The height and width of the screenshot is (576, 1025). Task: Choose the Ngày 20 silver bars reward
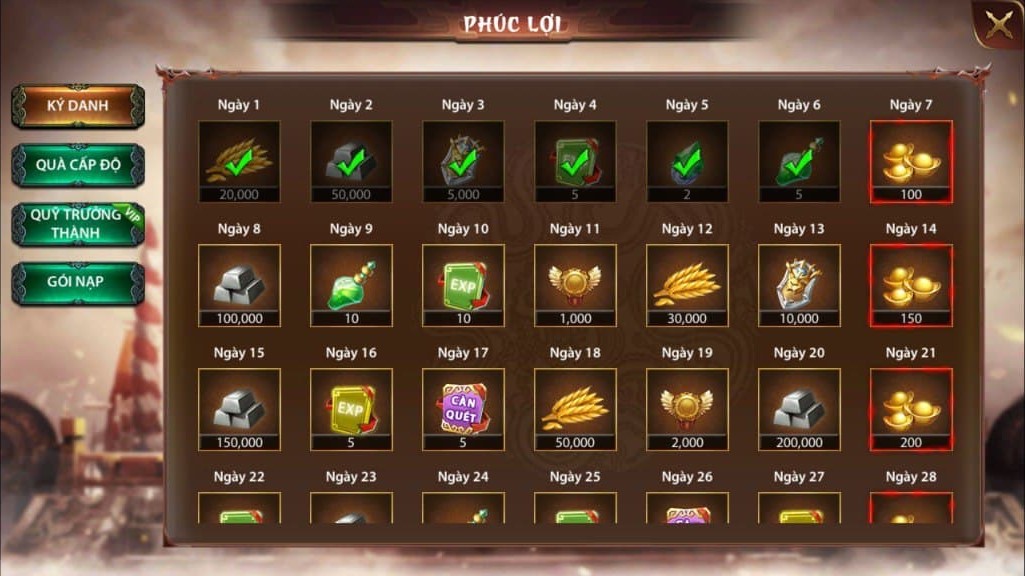point(799,409)
